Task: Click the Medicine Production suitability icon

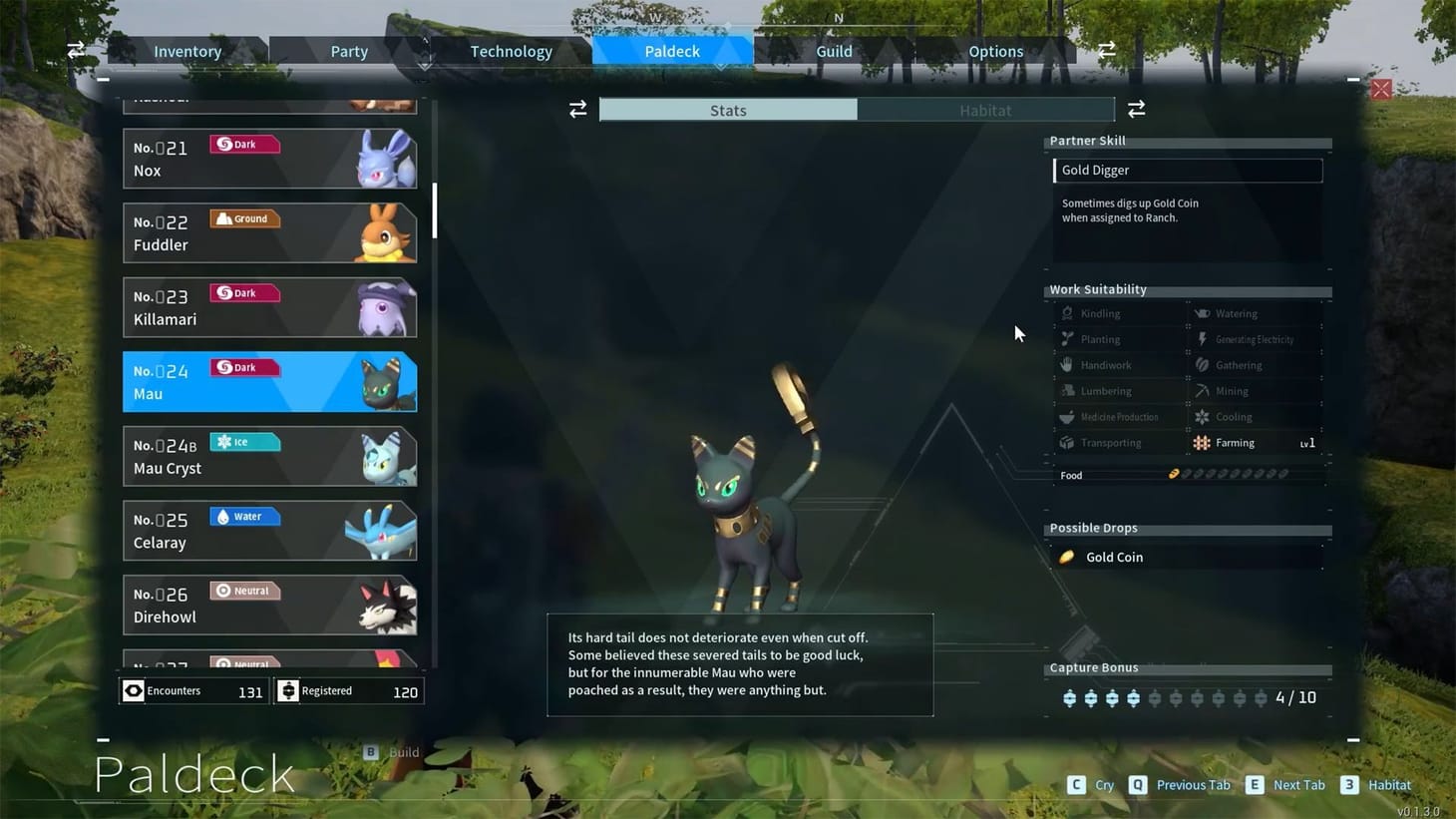Action: pos(1069,416)
